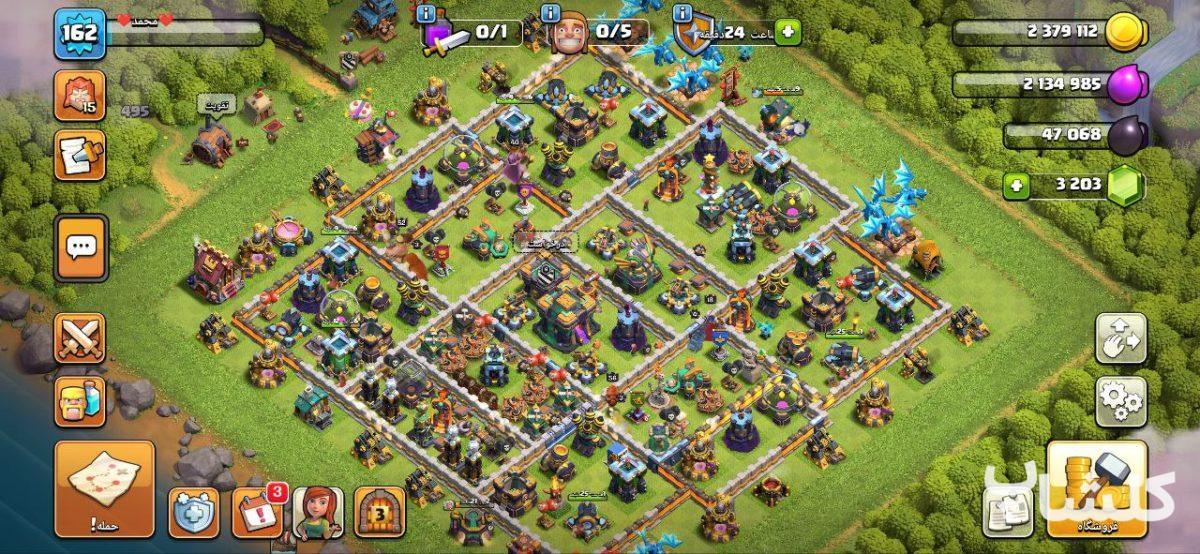This screenshot has height=554, width=1200.
Task: Show info for the 0/1 lab slot
Action: 427,13
